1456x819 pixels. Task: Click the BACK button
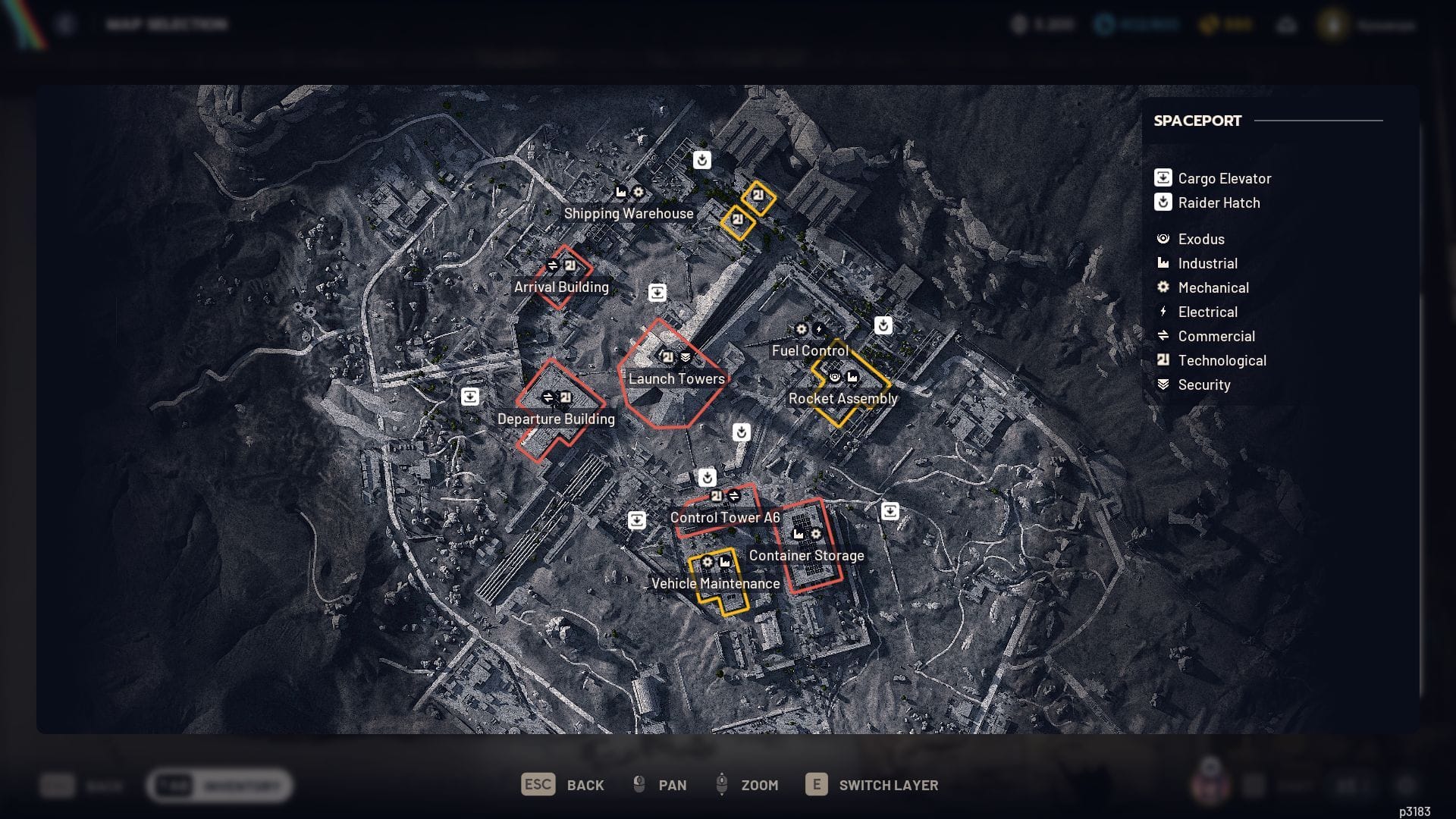click(x=585, y=785)
